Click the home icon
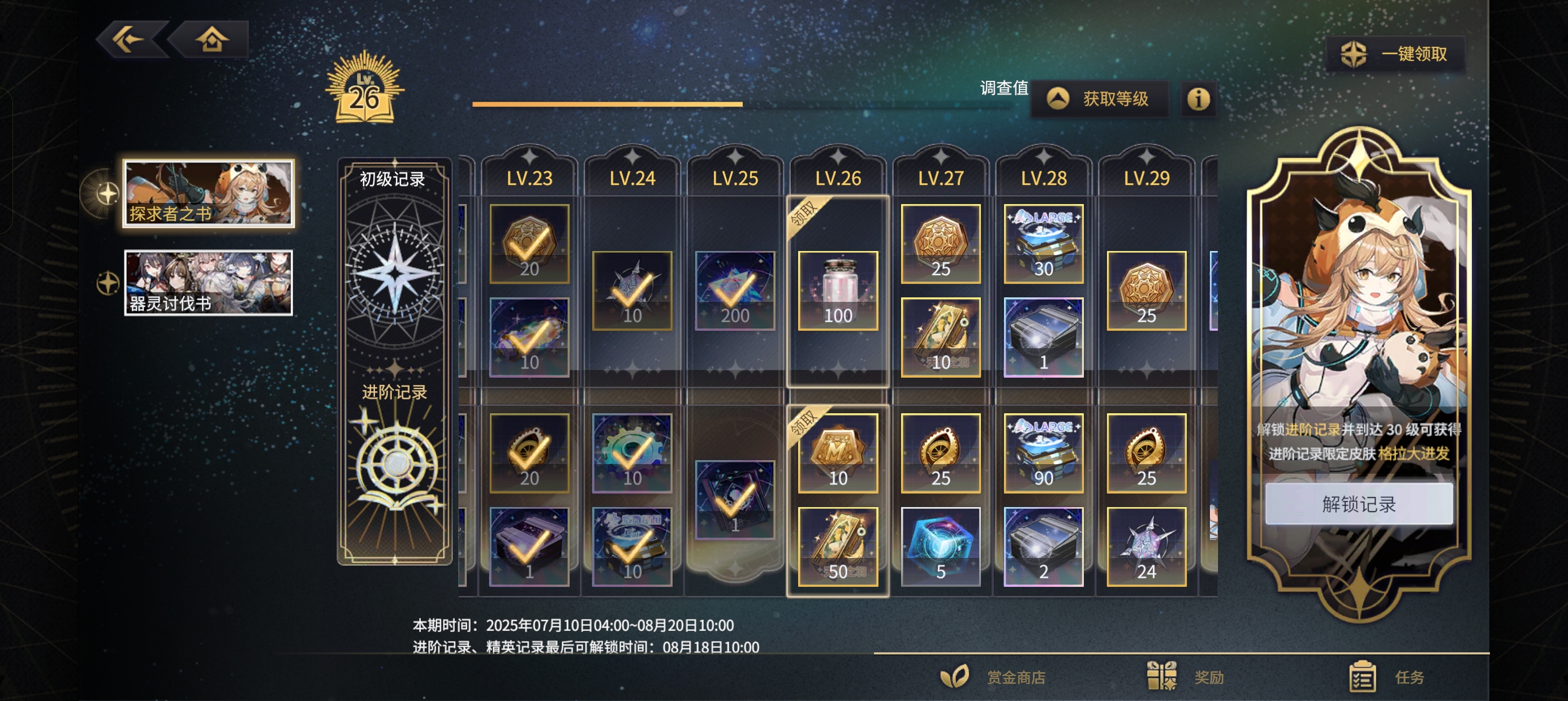This screenshot has width=1568, height=701. pyautogui.click(x=214, y=40)
